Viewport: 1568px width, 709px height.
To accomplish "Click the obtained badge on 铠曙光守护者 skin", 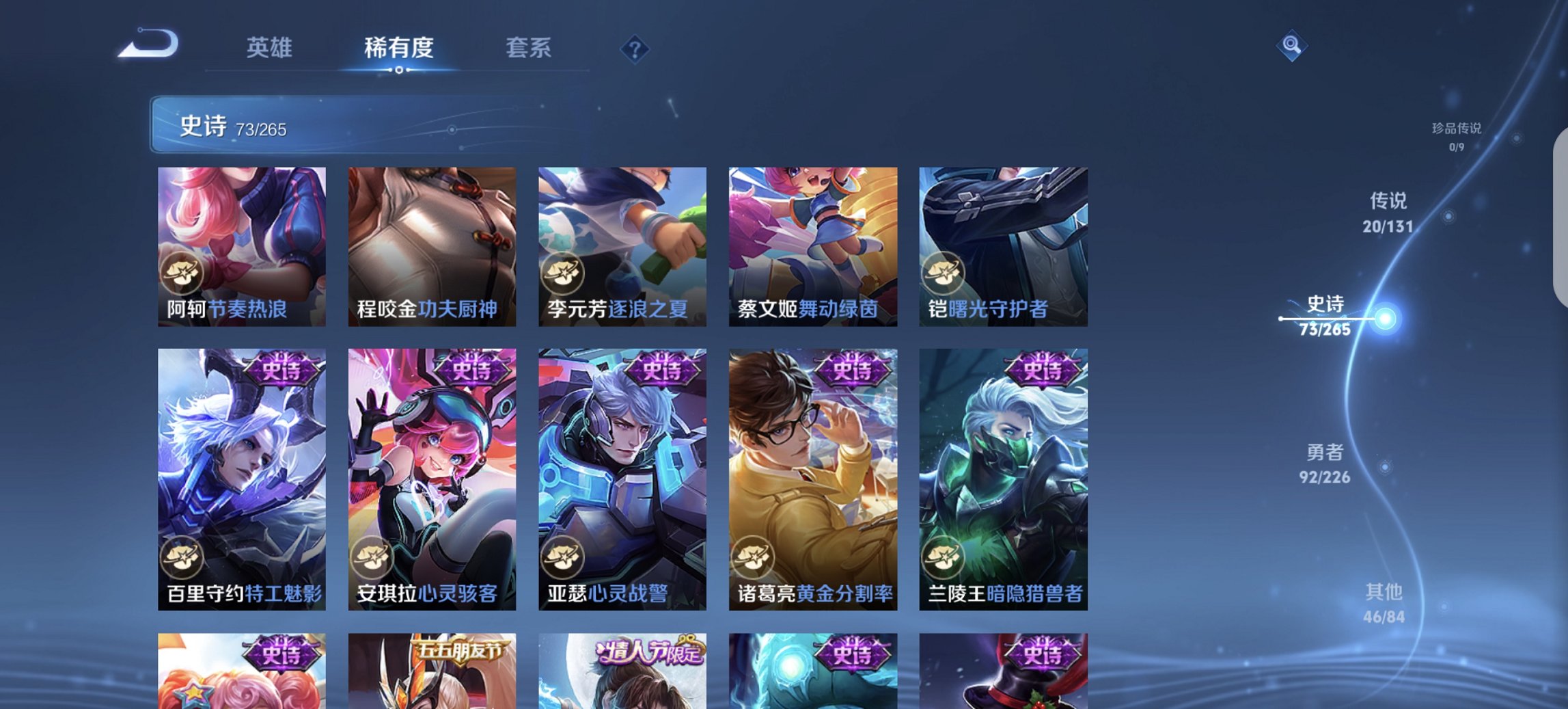I will pyautogui.click(x=944, y=271).
